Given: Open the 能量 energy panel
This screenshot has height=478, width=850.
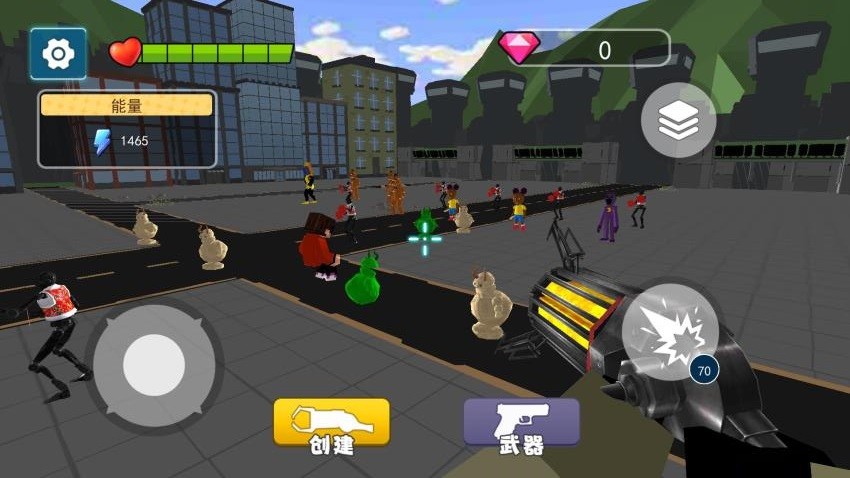Looking at the screenshot, I should point(127,129).
